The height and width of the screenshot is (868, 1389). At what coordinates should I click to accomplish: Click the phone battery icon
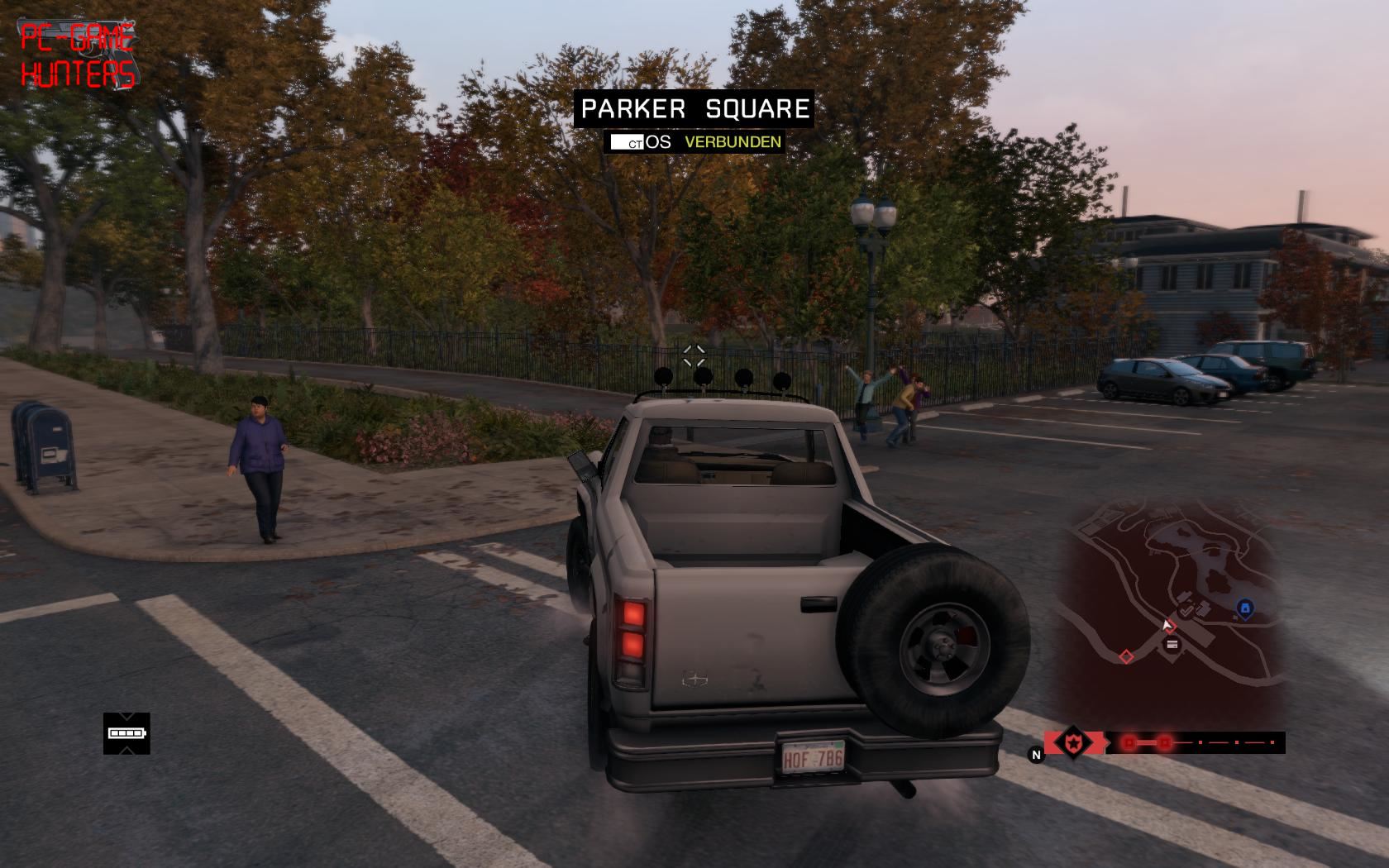[x=126, y=733]
